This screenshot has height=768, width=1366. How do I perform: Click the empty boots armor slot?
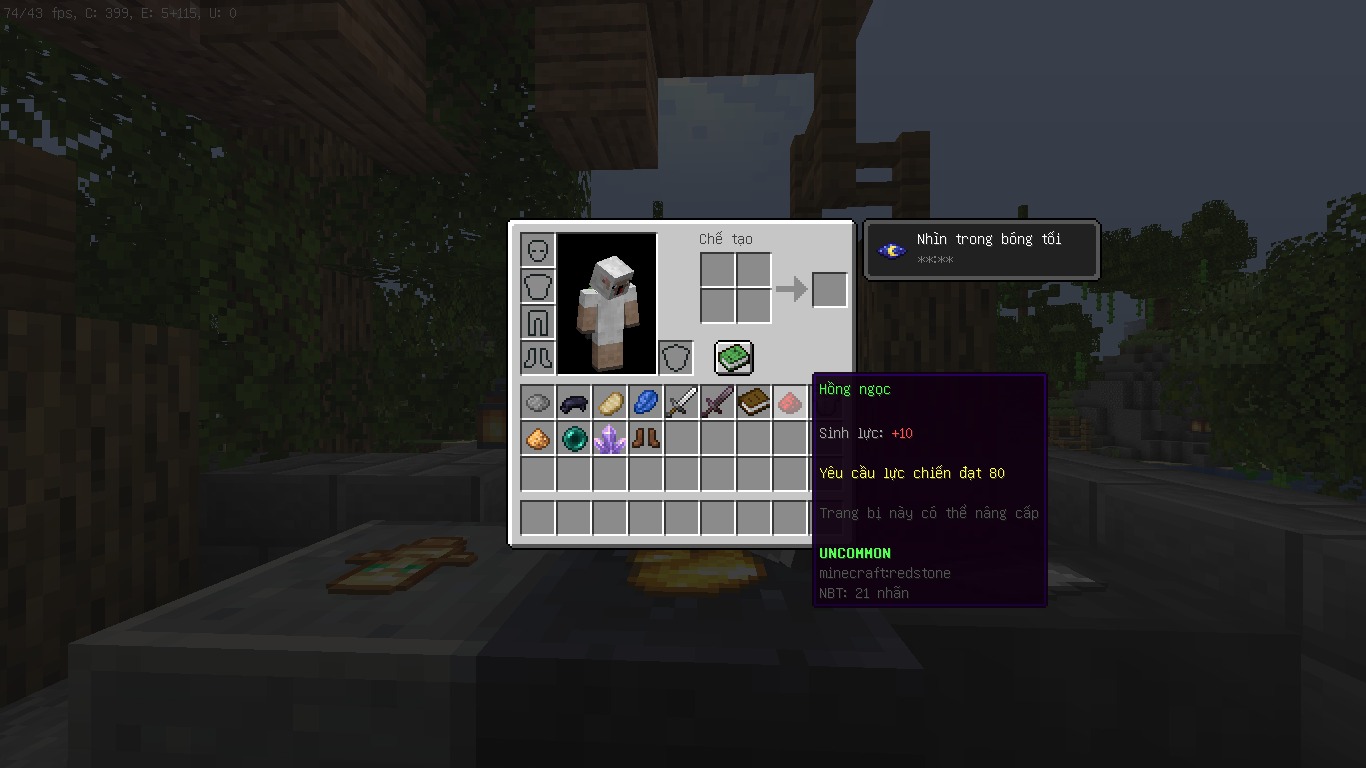tap(538, 358)
